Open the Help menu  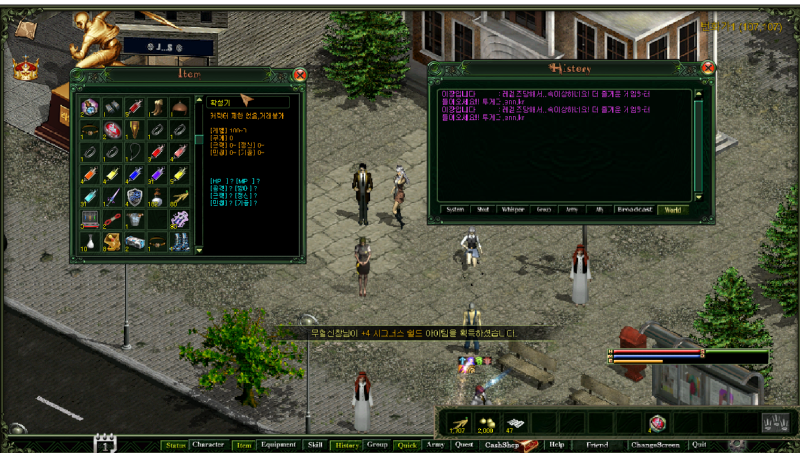click(557, 444)
